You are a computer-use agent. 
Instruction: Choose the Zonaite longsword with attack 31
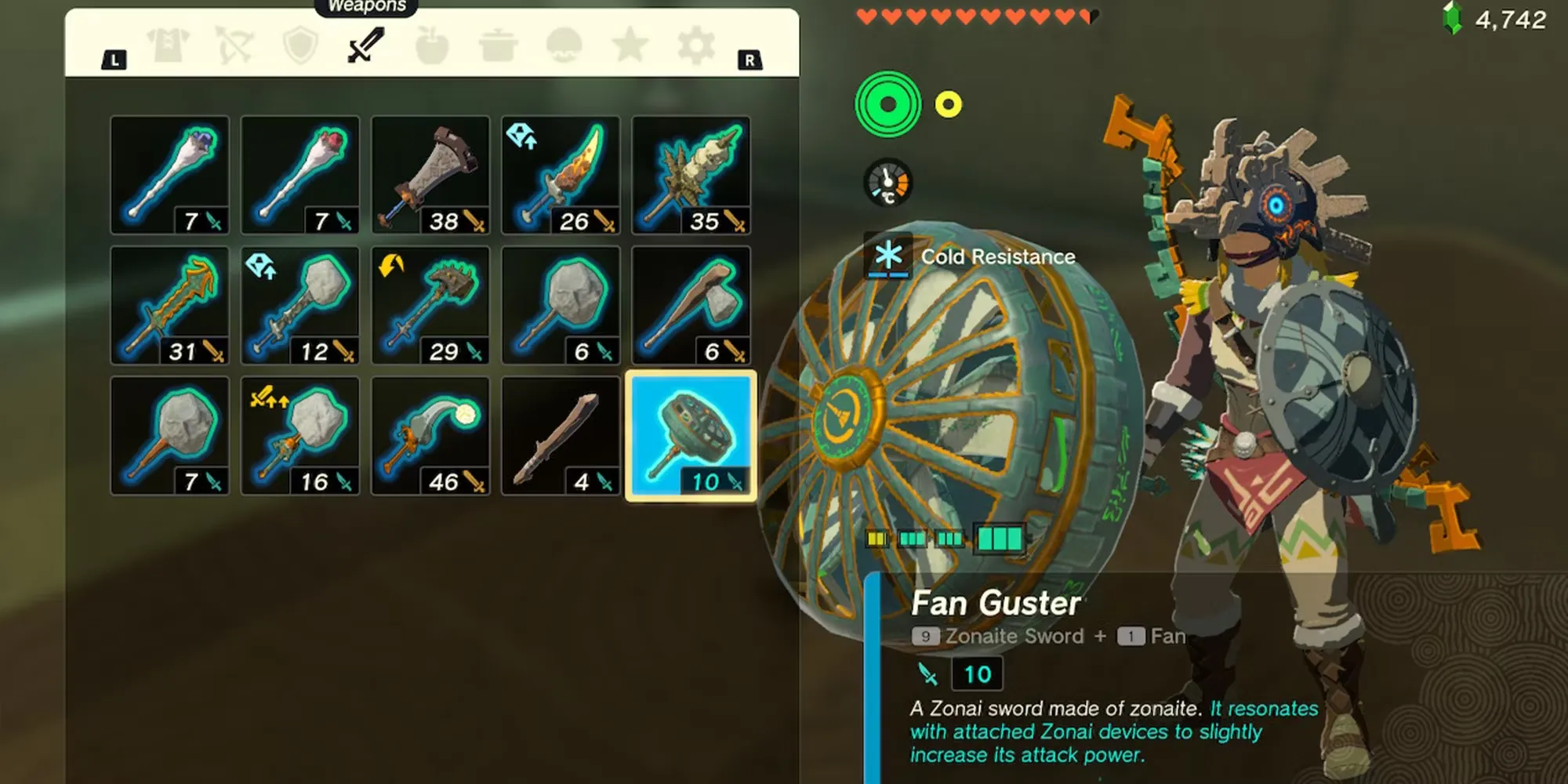pos(170,306)
